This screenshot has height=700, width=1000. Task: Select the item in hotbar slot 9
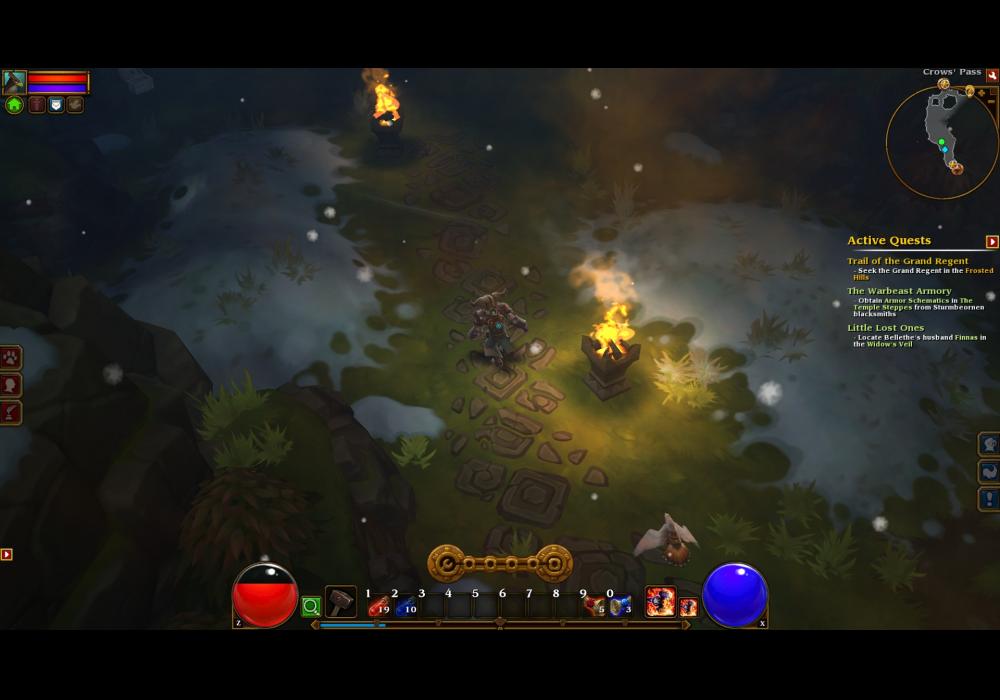tap(594, 606)
